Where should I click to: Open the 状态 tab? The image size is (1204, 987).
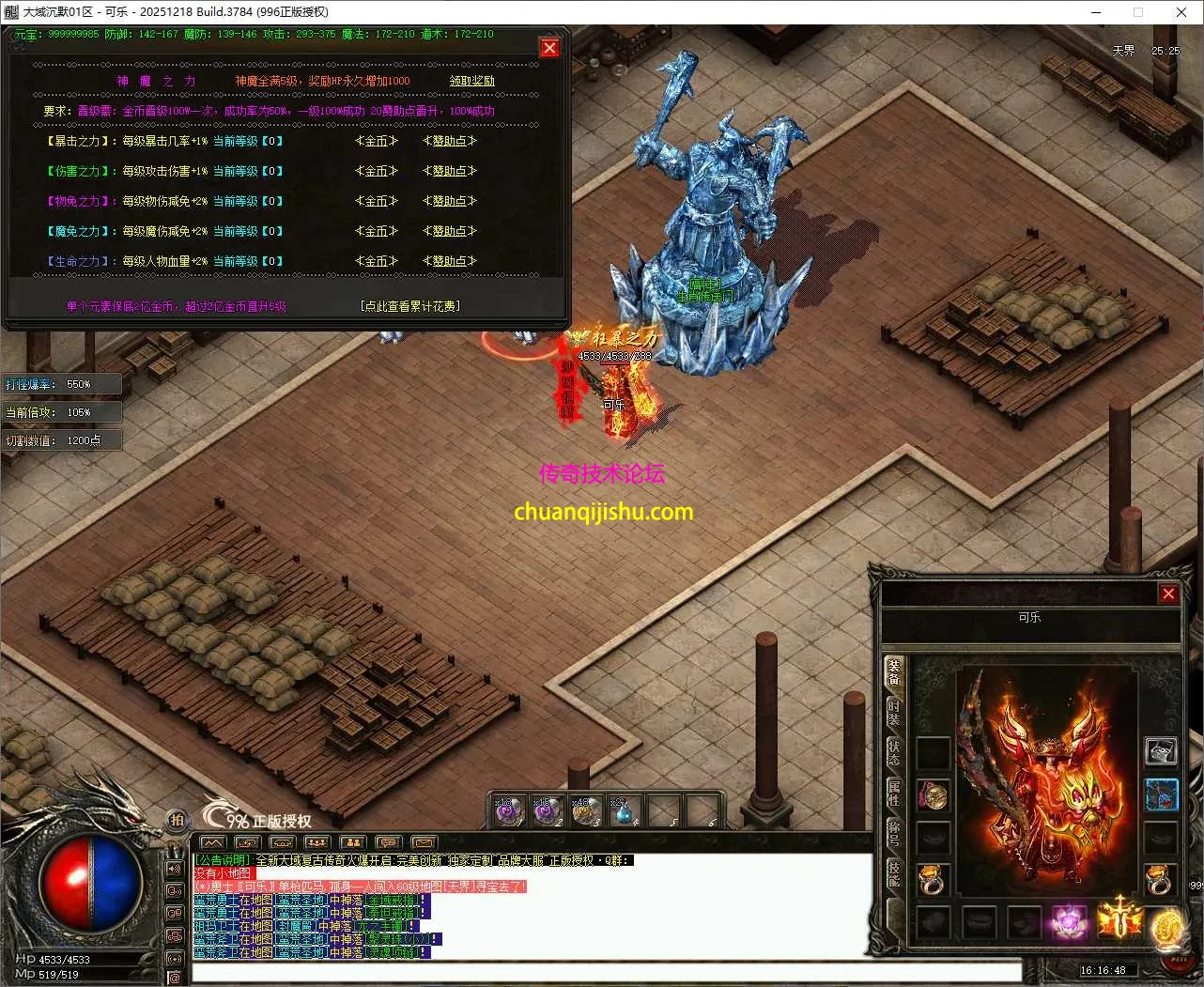pos(893,752)
